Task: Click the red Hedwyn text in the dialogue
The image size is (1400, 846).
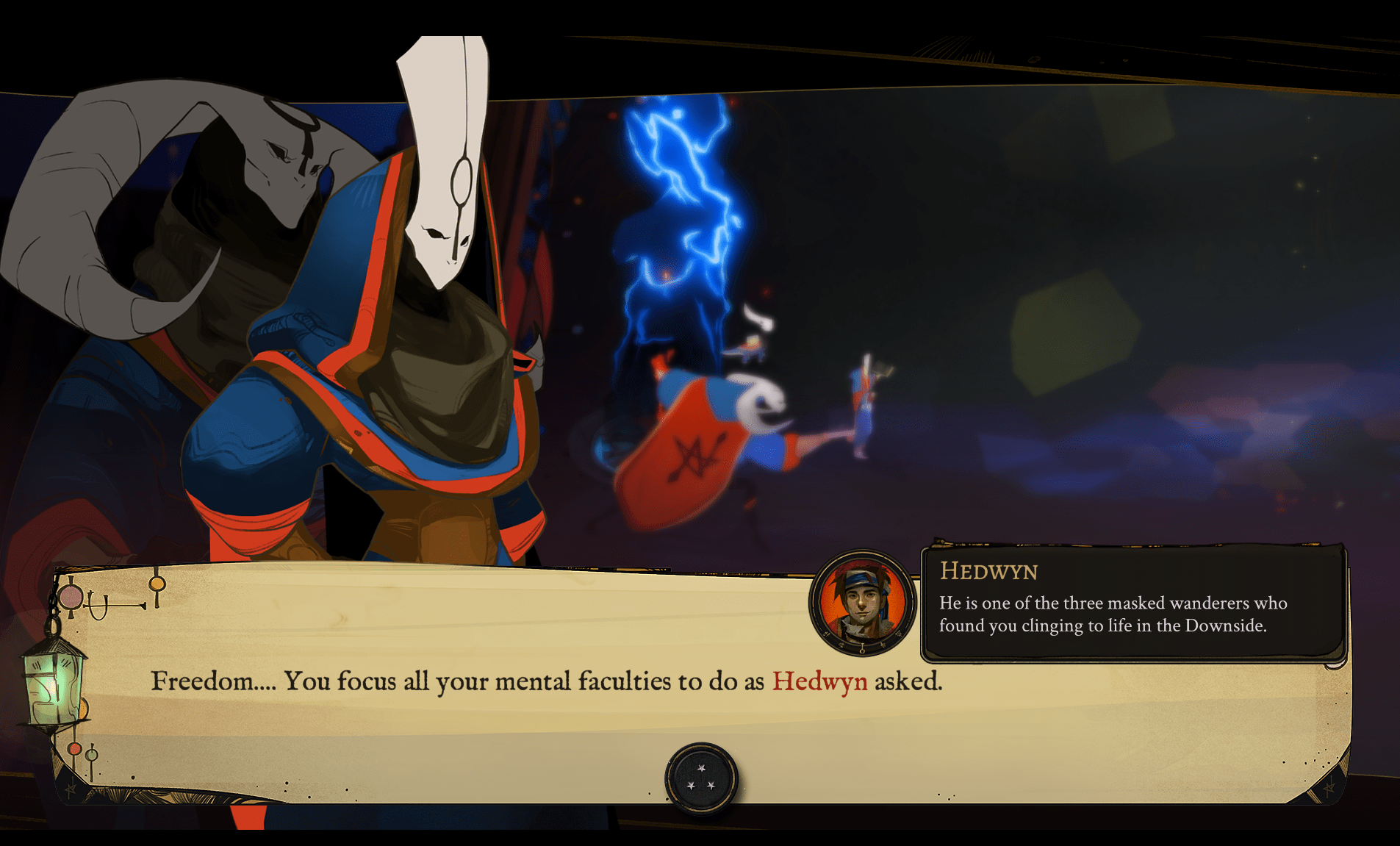Action: (819, 681)
